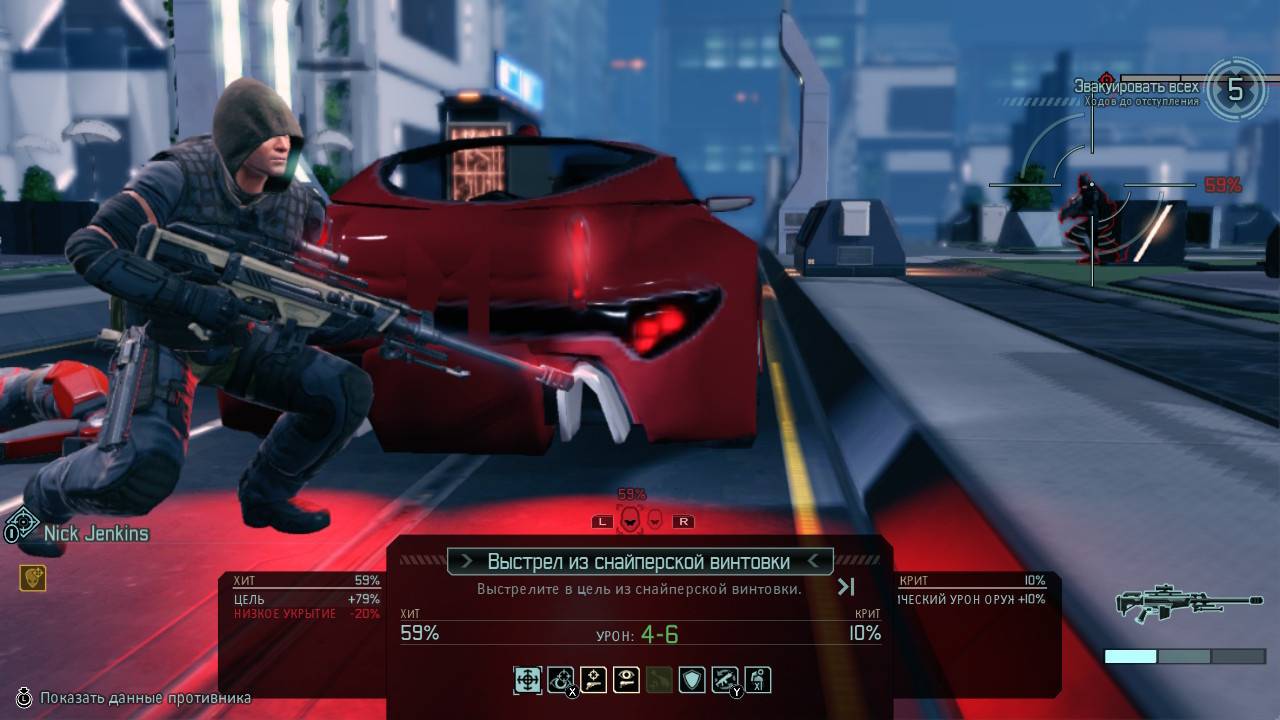Click the end-turn arrow beside the ability description
The image size is (1280, 720).
click(x=846, y=587)
